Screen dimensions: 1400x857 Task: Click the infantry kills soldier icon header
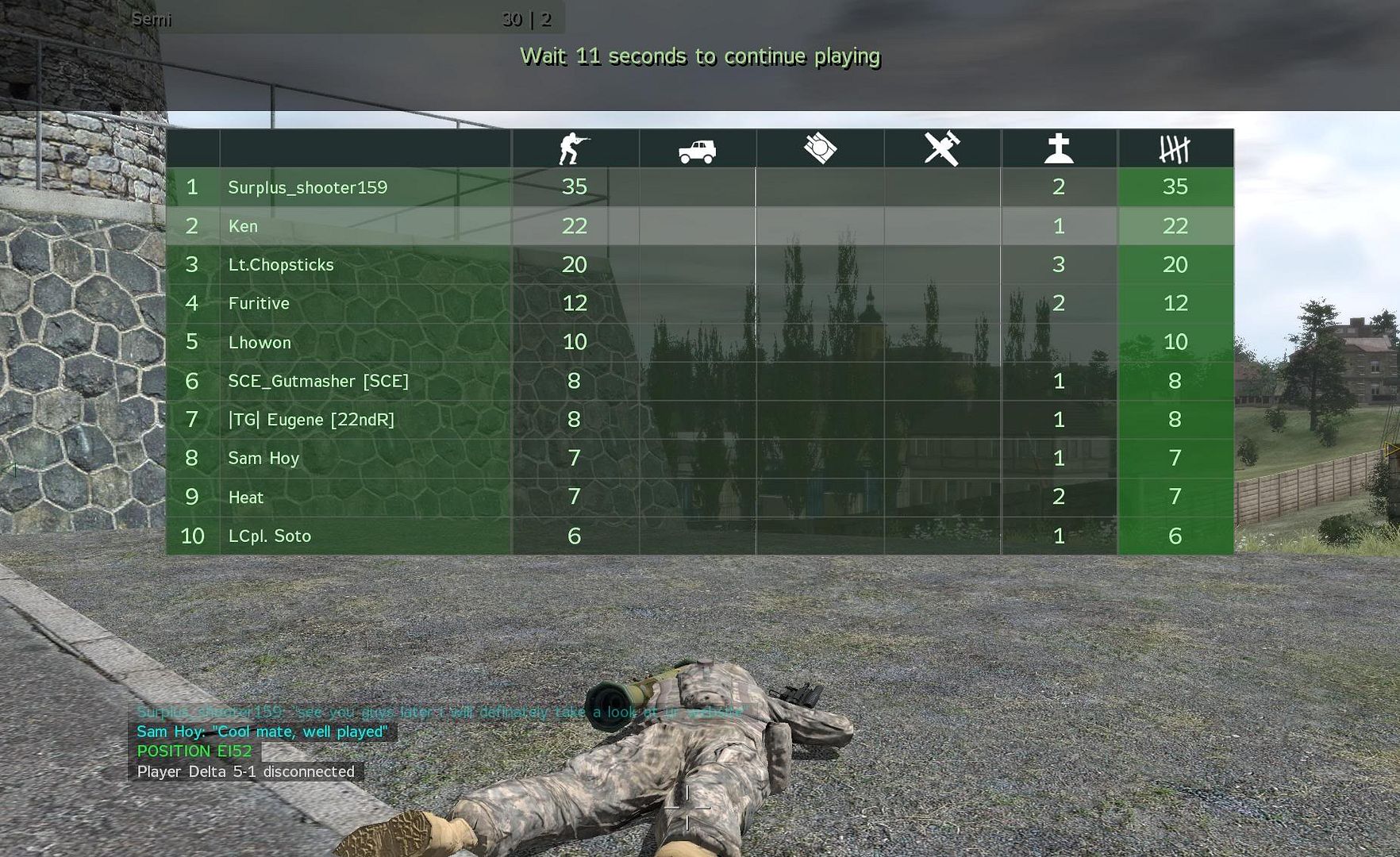click(574, 148)
